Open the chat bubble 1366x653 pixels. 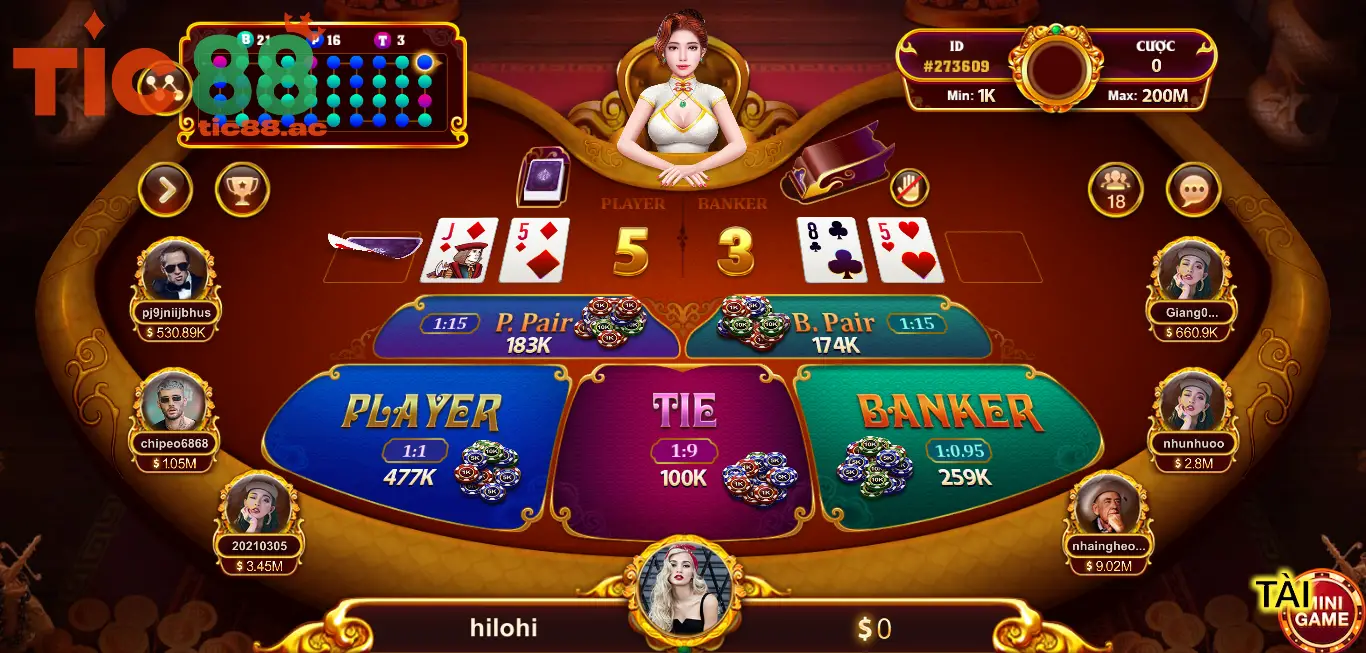[1193, 189]
